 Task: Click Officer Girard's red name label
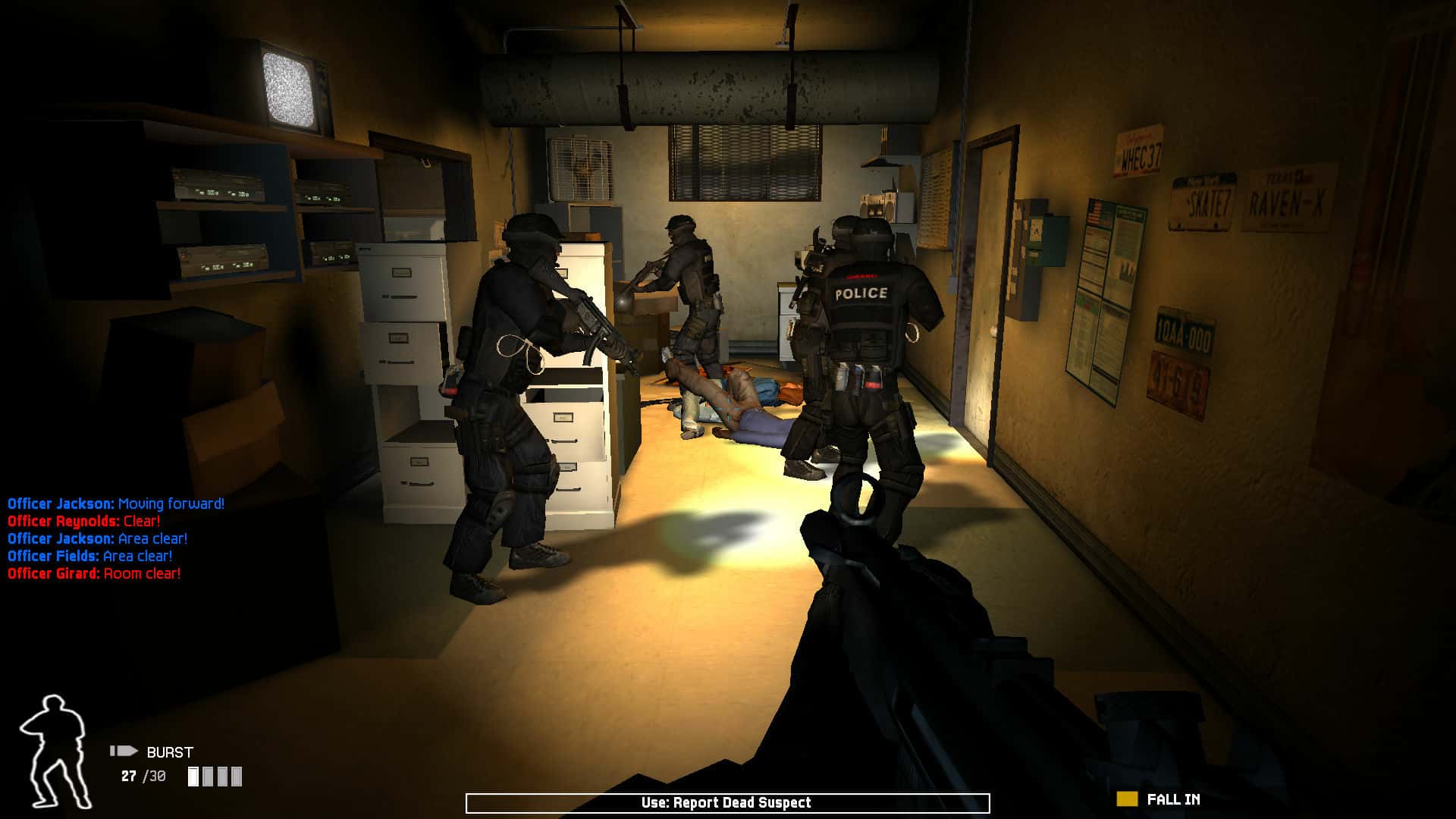coord(53,574)
